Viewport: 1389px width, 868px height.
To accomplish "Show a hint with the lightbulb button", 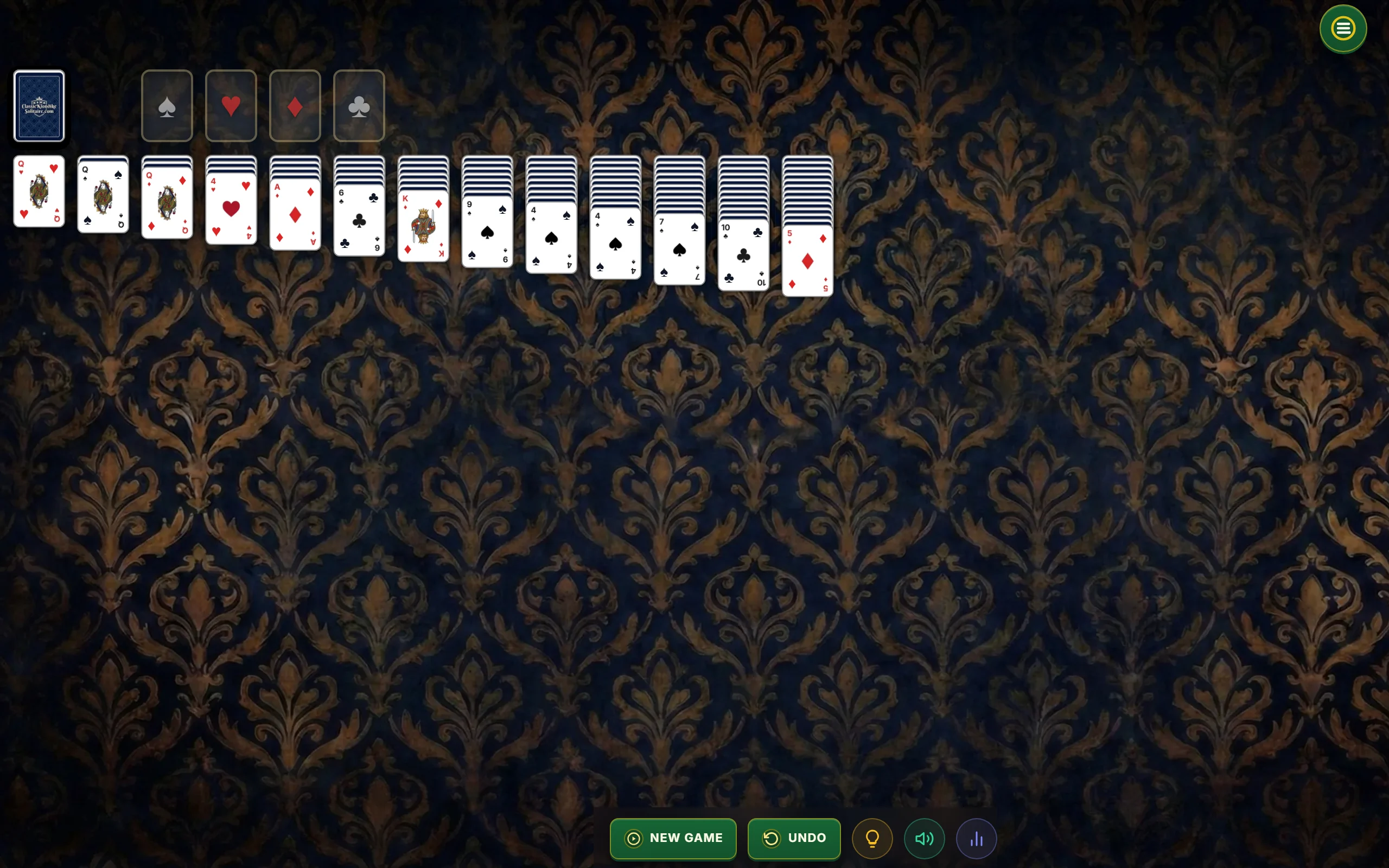I will (872, 838).
